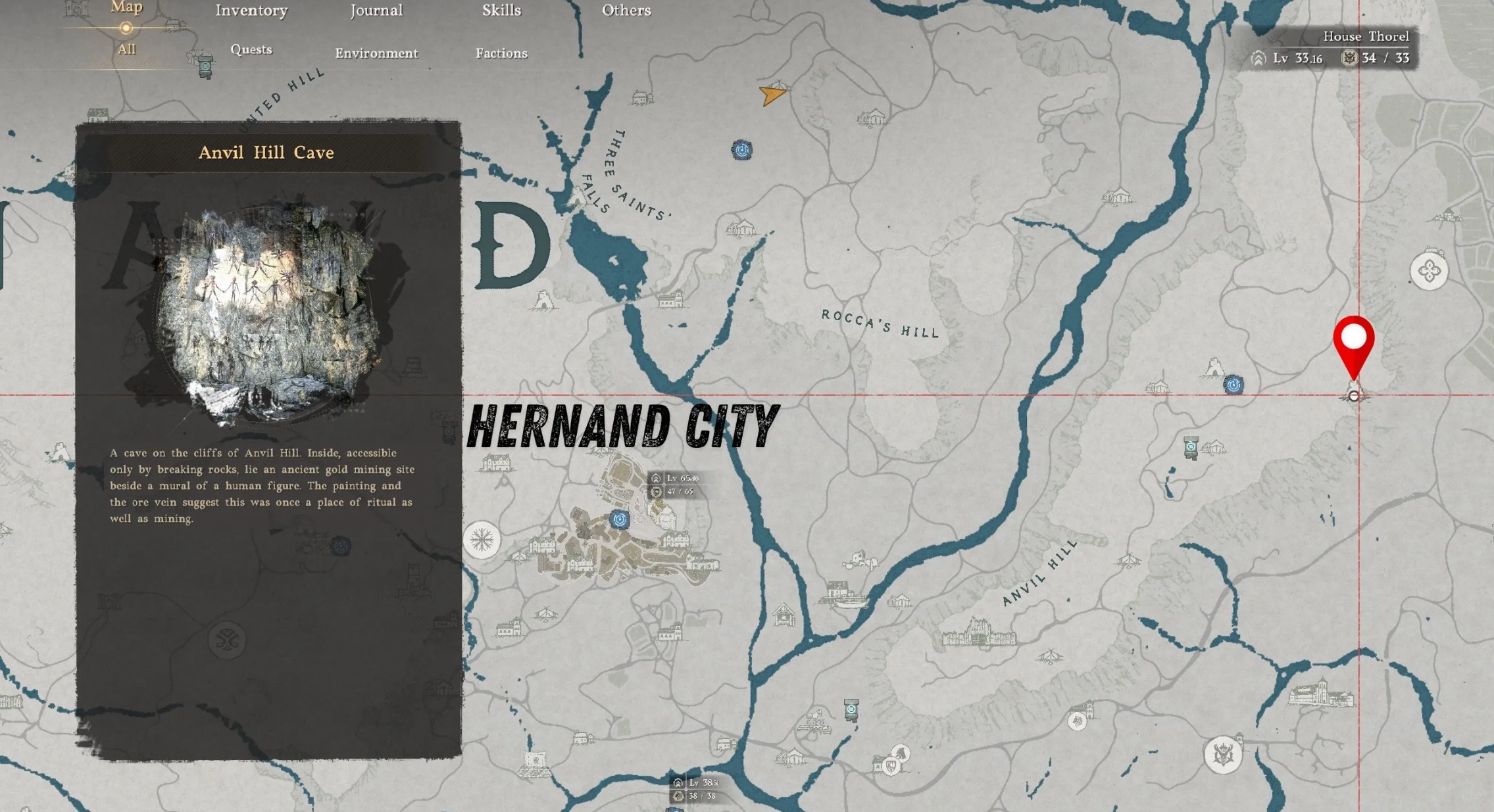Image resolution: width=1494 pixels, height=812 pixels.
Task: Switch to the Inventory tab
Action: point(251,11)
